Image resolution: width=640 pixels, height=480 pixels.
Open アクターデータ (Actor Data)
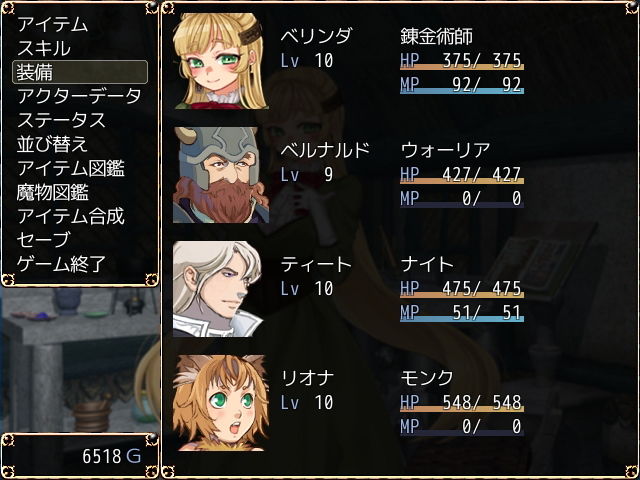(x=79, y=96)
